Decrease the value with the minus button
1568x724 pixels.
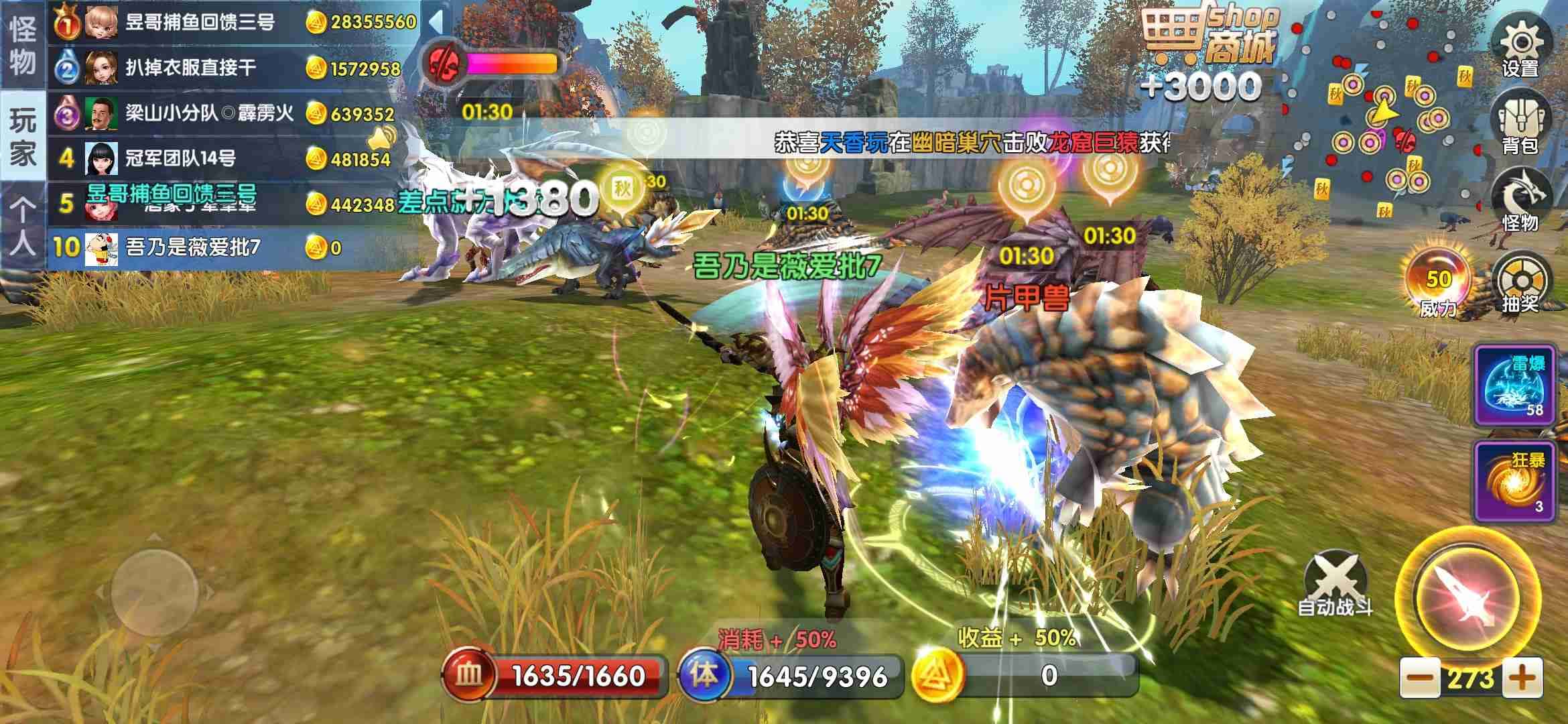click(x=1419, y=678)
